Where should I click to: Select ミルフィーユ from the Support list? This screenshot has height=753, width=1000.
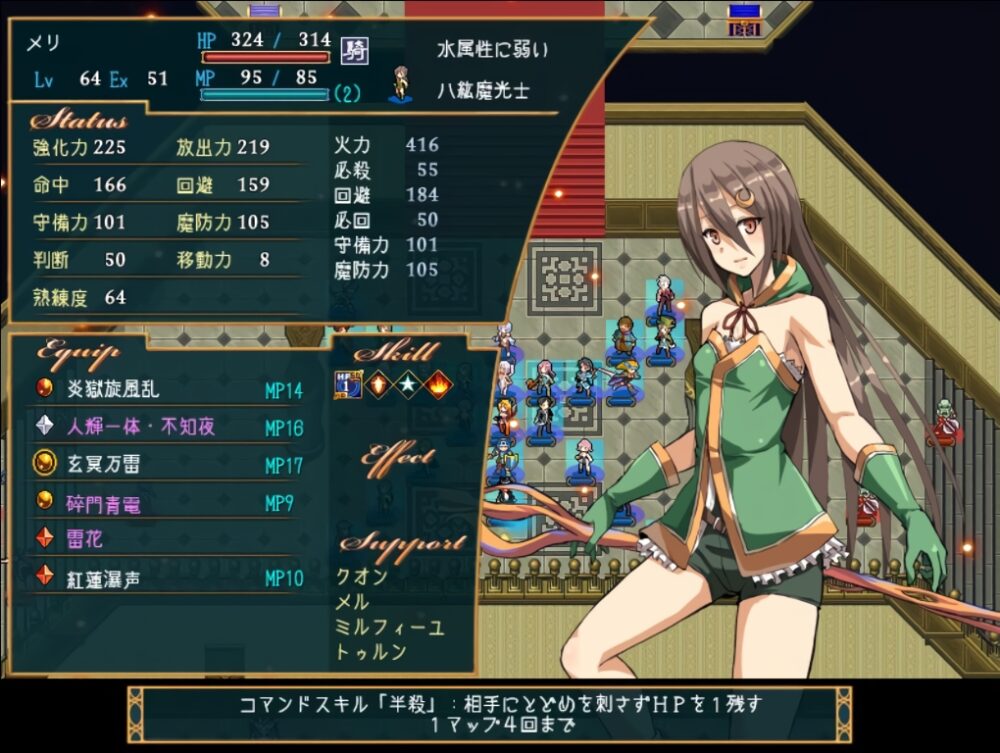[391, 627]
